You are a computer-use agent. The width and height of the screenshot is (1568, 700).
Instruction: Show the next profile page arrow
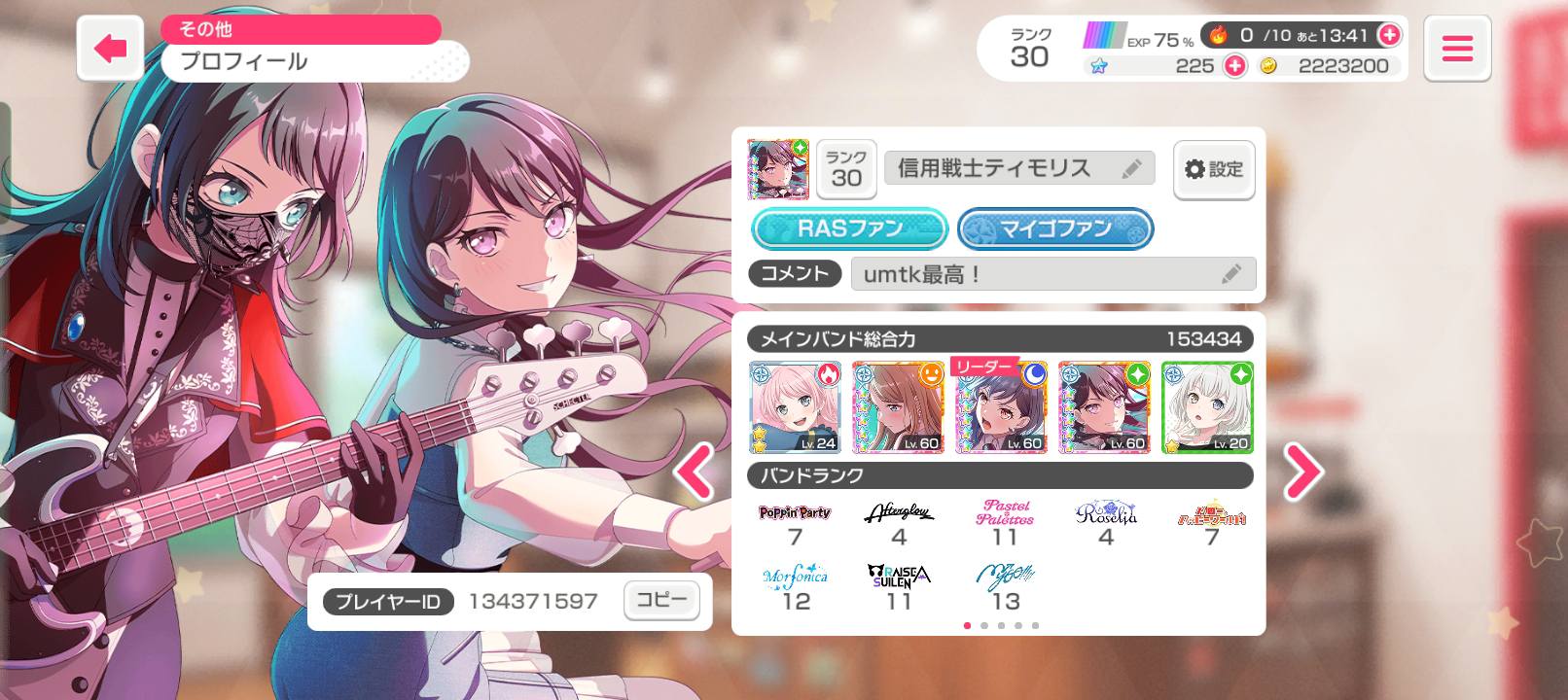(1302, 472)
